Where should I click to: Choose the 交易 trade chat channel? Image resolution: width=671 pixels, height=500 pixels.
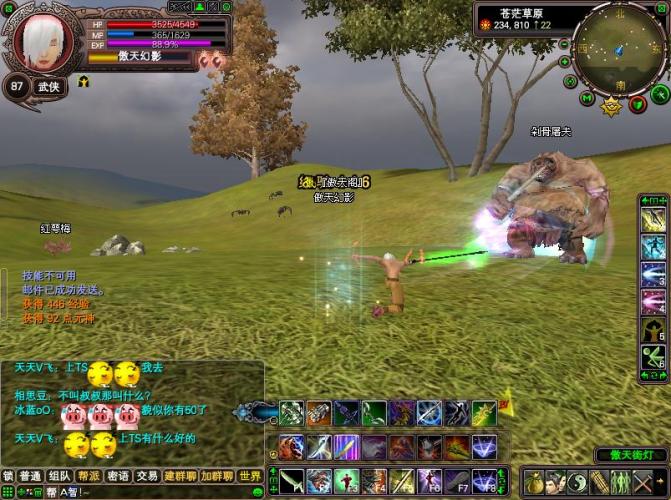[147, 476]
